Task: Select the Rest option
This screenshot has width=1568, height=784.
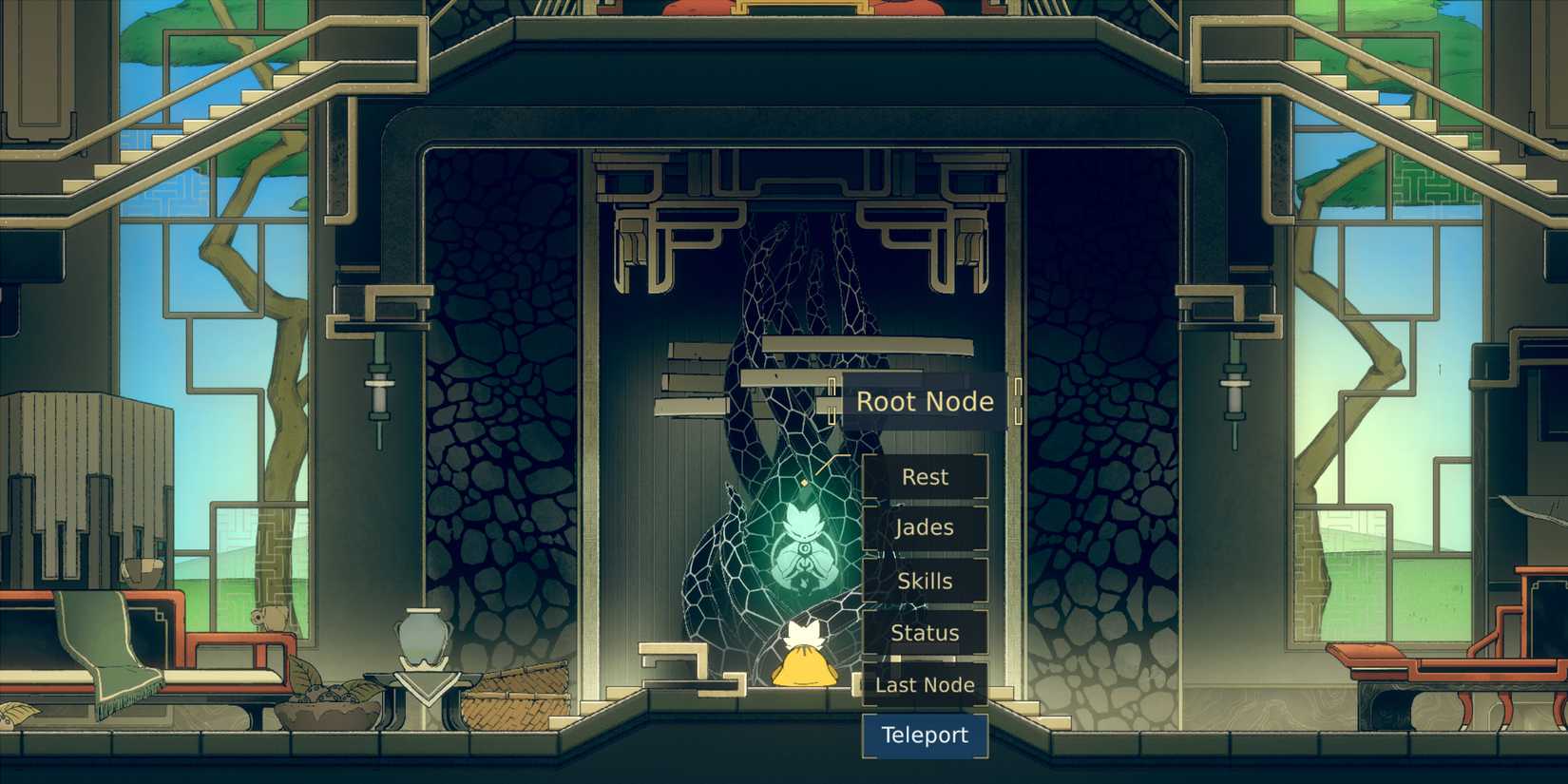Action: tap(924, 476)
